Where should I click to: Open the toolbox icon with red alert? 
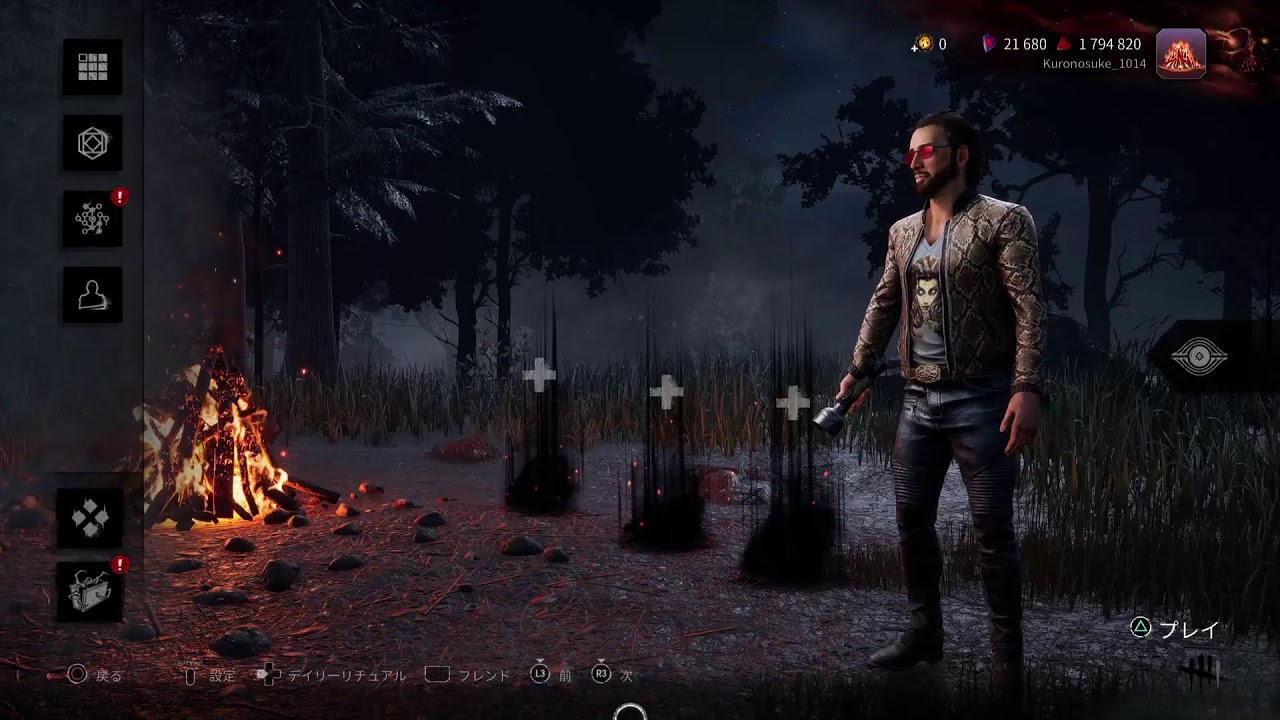click(x=90, y=592)
